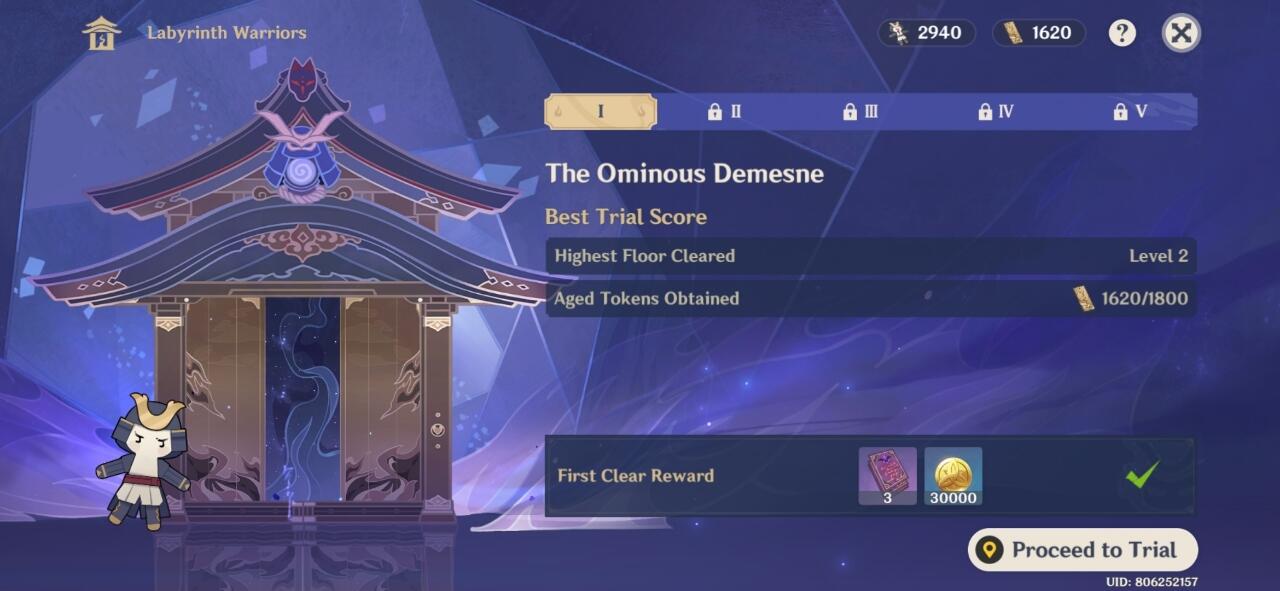The width and height of the screenshot is (1280, 591).
Task: Select locked domain tab II
Action: [725, 112]
